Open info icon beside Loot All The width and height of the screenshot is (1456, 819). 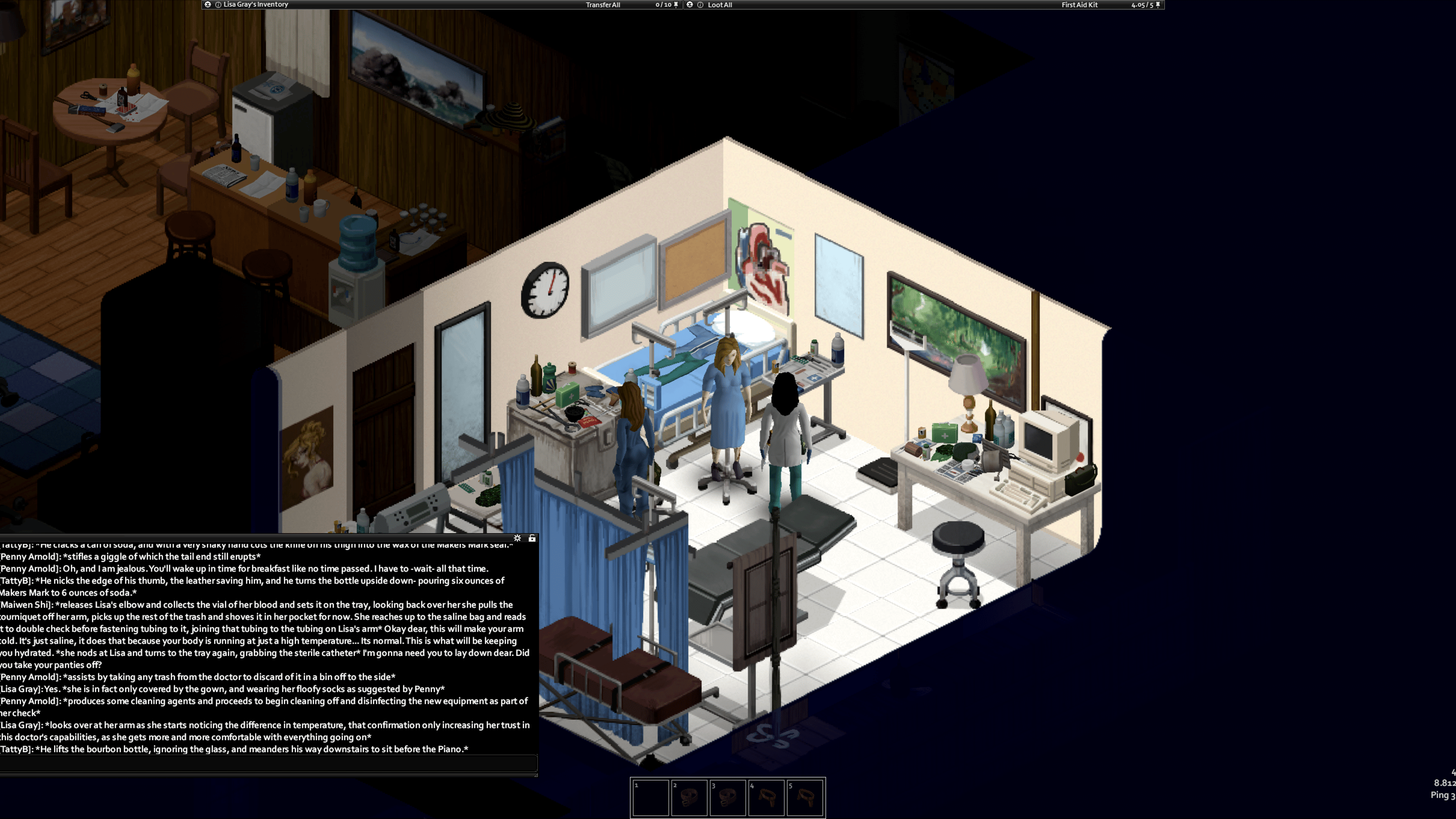click(x=701, y=5)
